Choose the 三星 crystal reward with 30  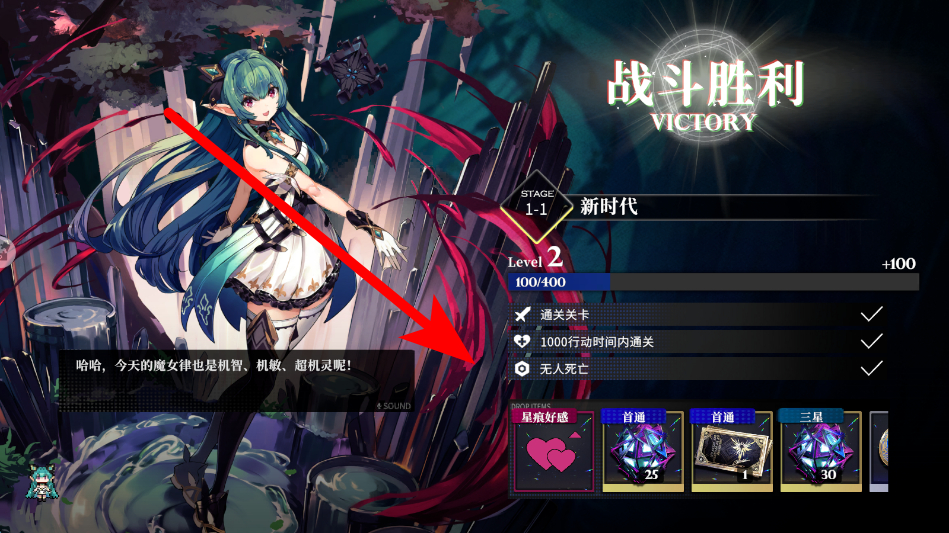coord(820,453)
